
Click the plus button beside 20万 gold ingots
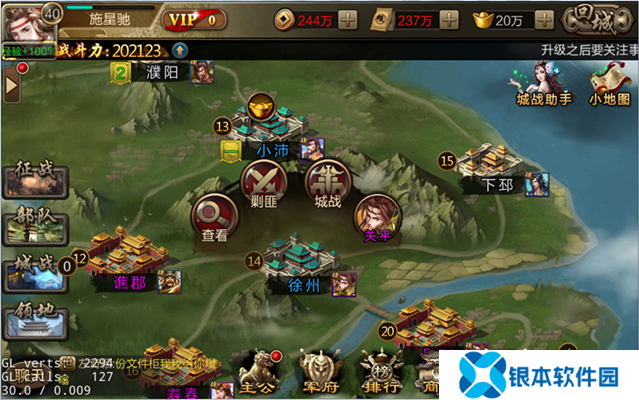(x=544, y=19)
